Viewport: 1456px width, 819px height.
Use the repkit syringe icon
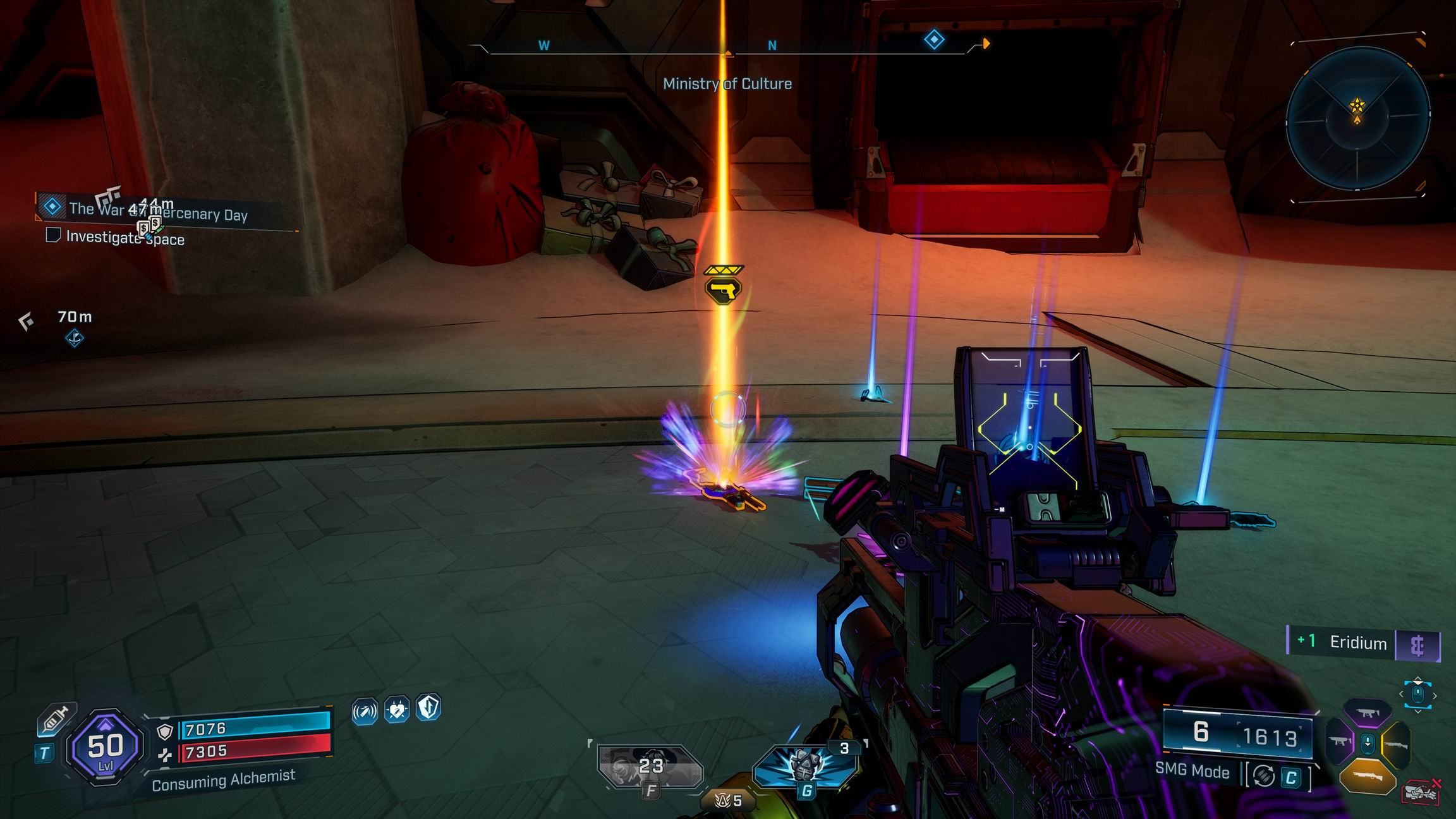(54, 719)
